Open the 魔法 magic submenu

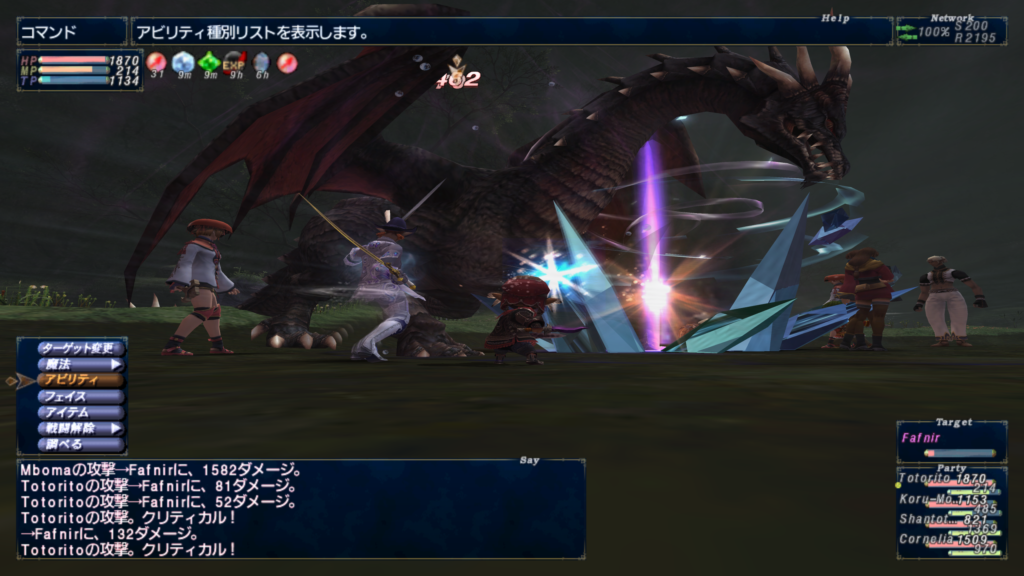point(80,364)
